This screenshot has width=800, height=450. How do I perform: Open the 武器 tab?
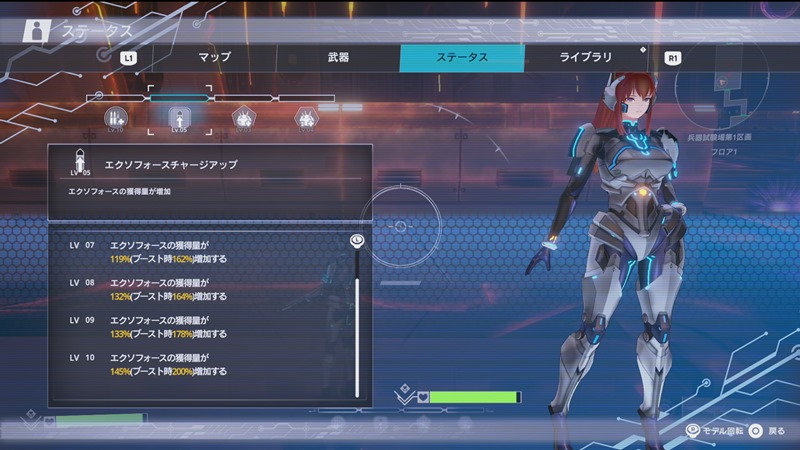pos(338,57)
